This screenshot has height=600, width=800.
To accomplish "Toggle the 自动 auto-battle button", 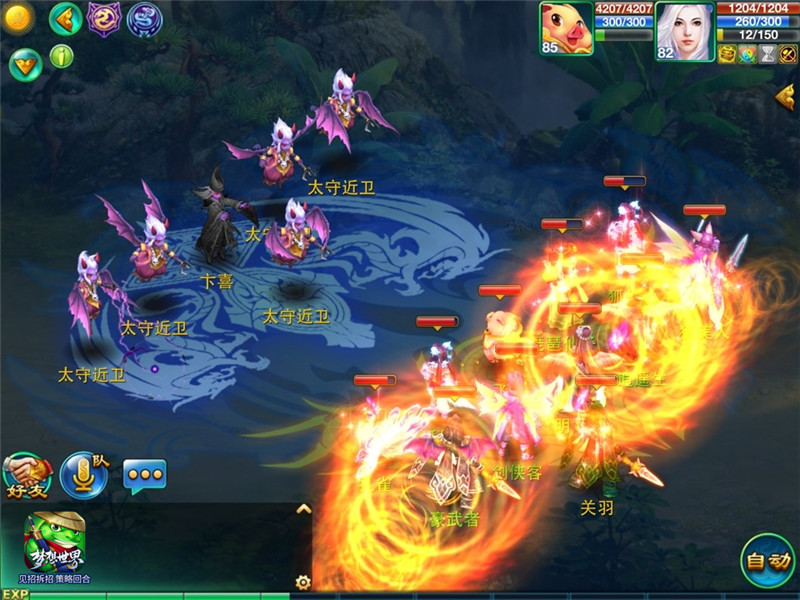I will [x=768, y=560].
